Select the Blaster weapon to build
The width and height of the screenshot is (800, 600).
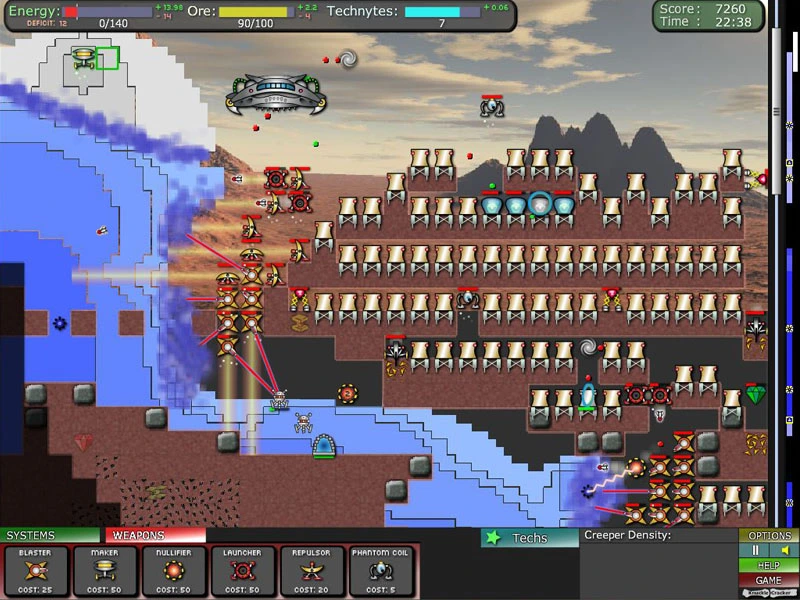[x=35, y=570]
